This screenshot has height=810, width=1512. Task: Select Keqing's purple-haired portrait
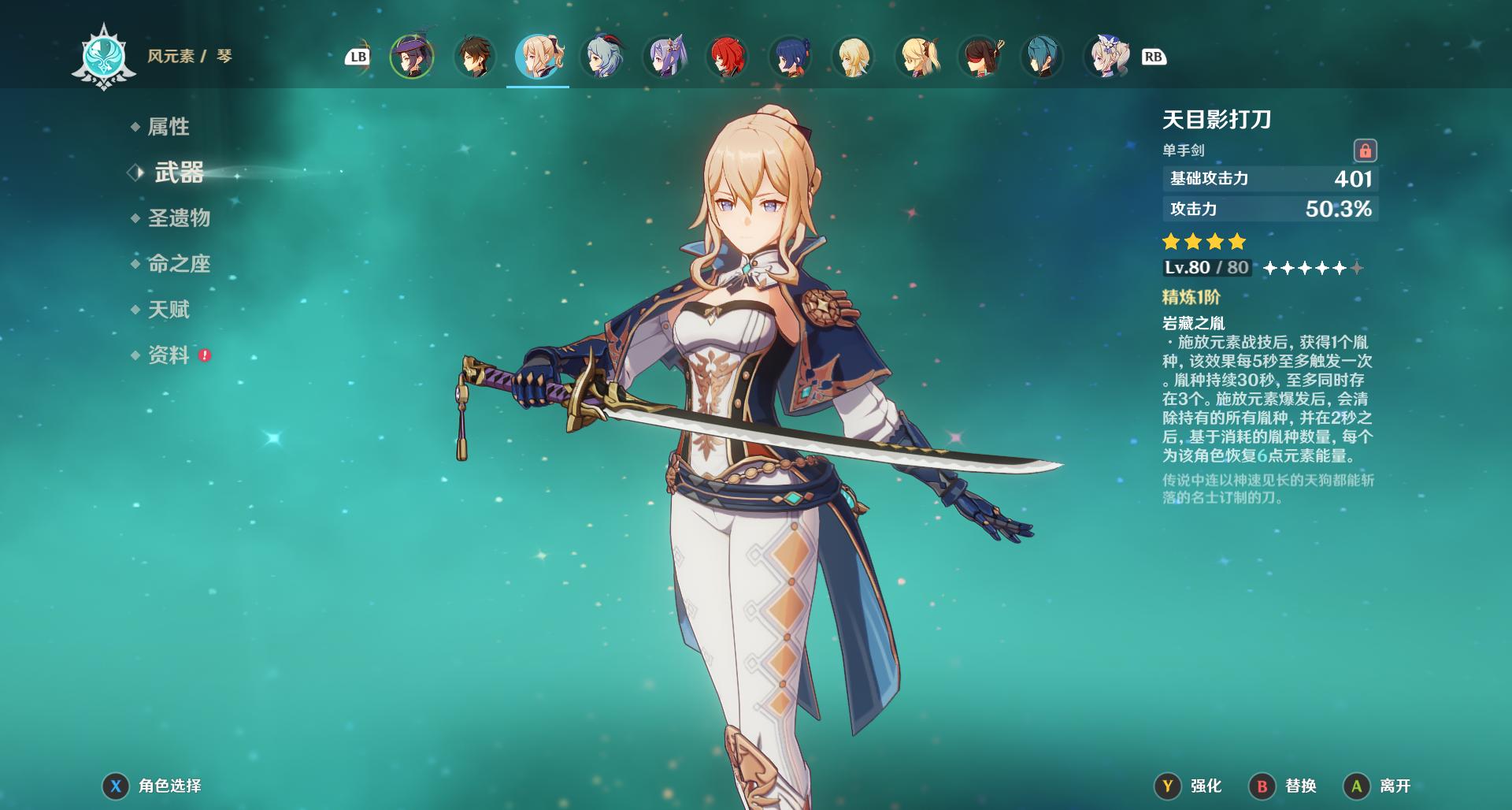(665, 57)
